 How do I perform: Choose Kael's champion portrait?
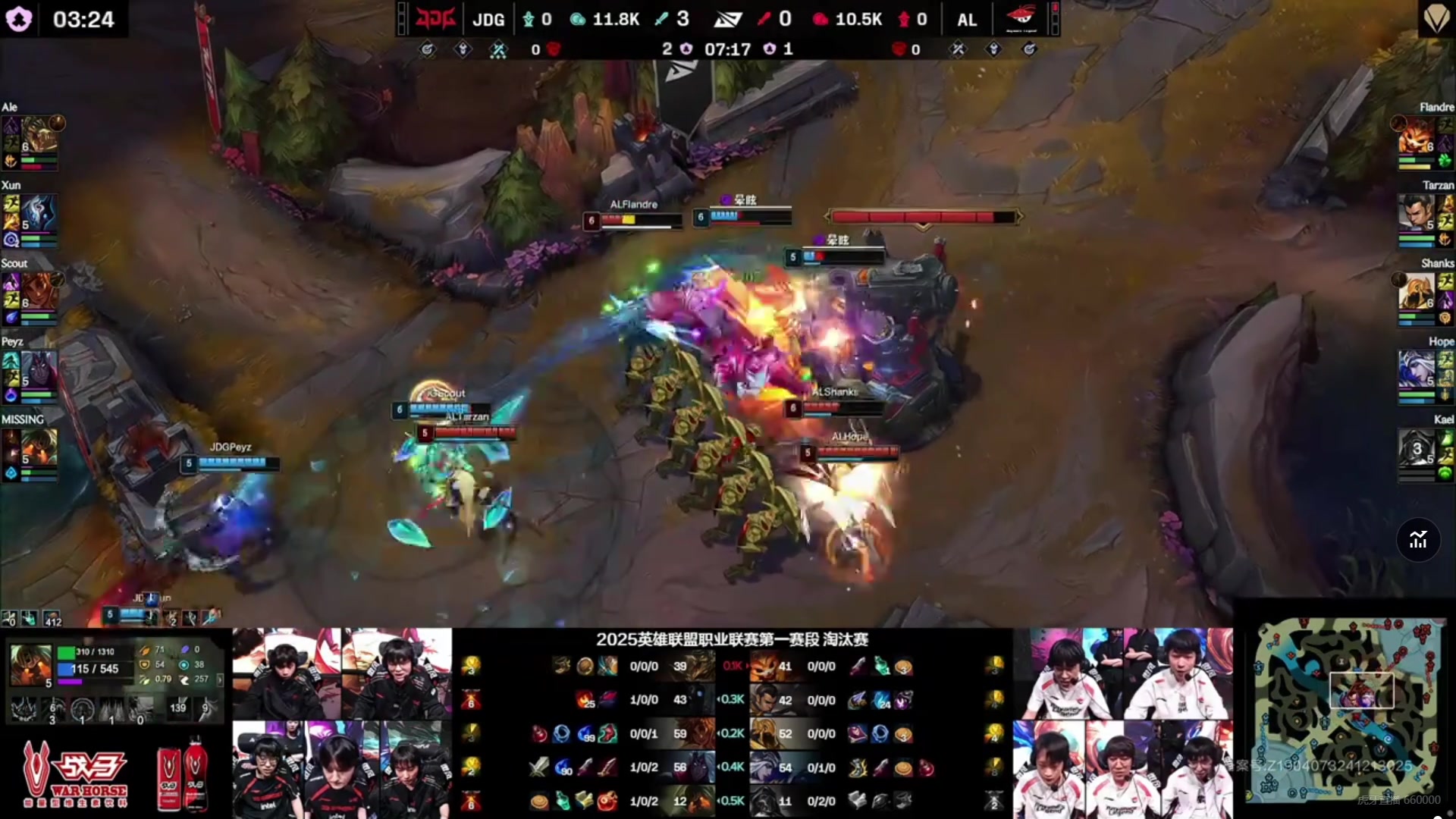tap(1415, 447)
